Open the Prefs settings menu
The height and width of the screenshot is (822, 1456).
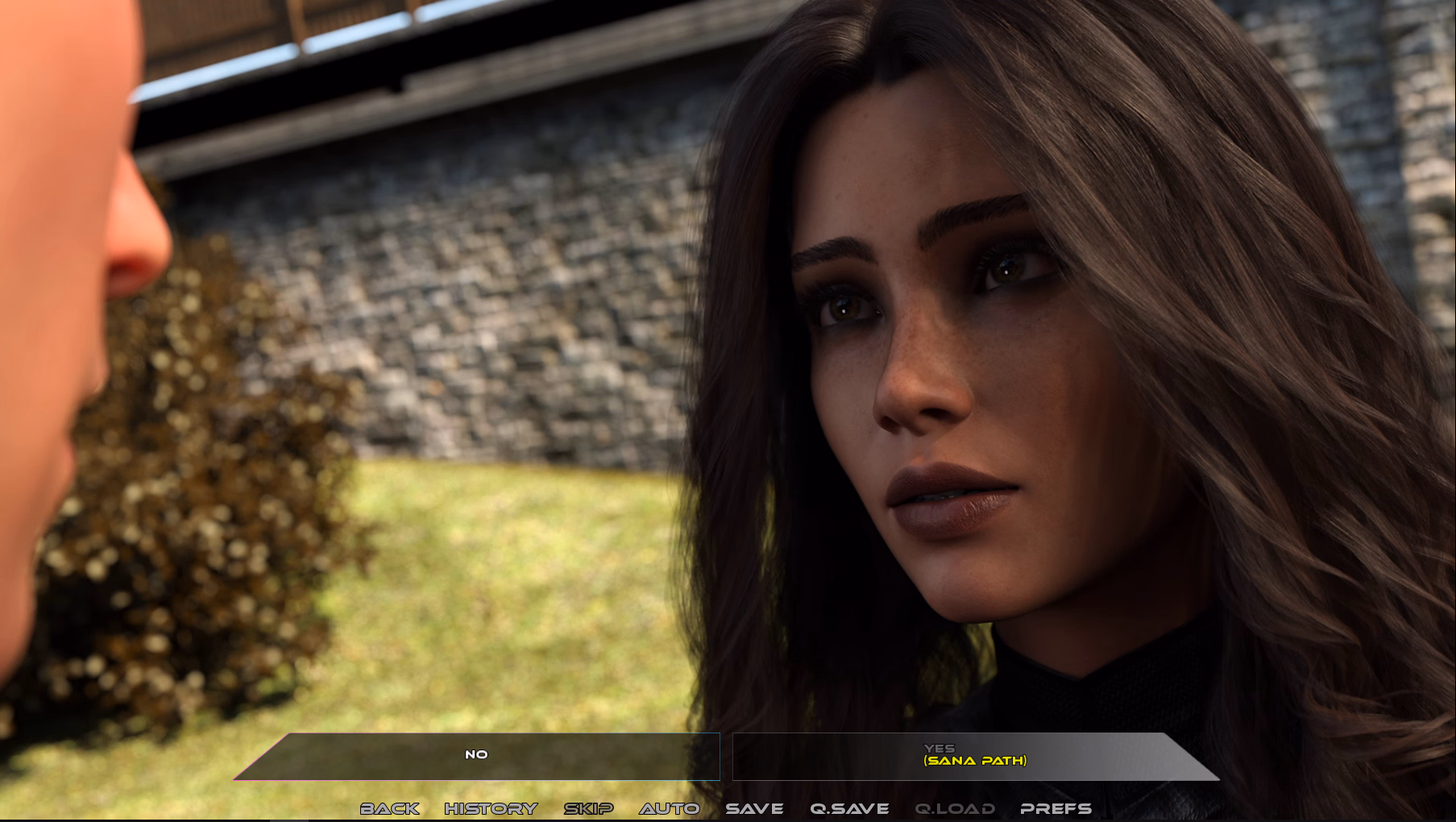tap(1056, 808)
